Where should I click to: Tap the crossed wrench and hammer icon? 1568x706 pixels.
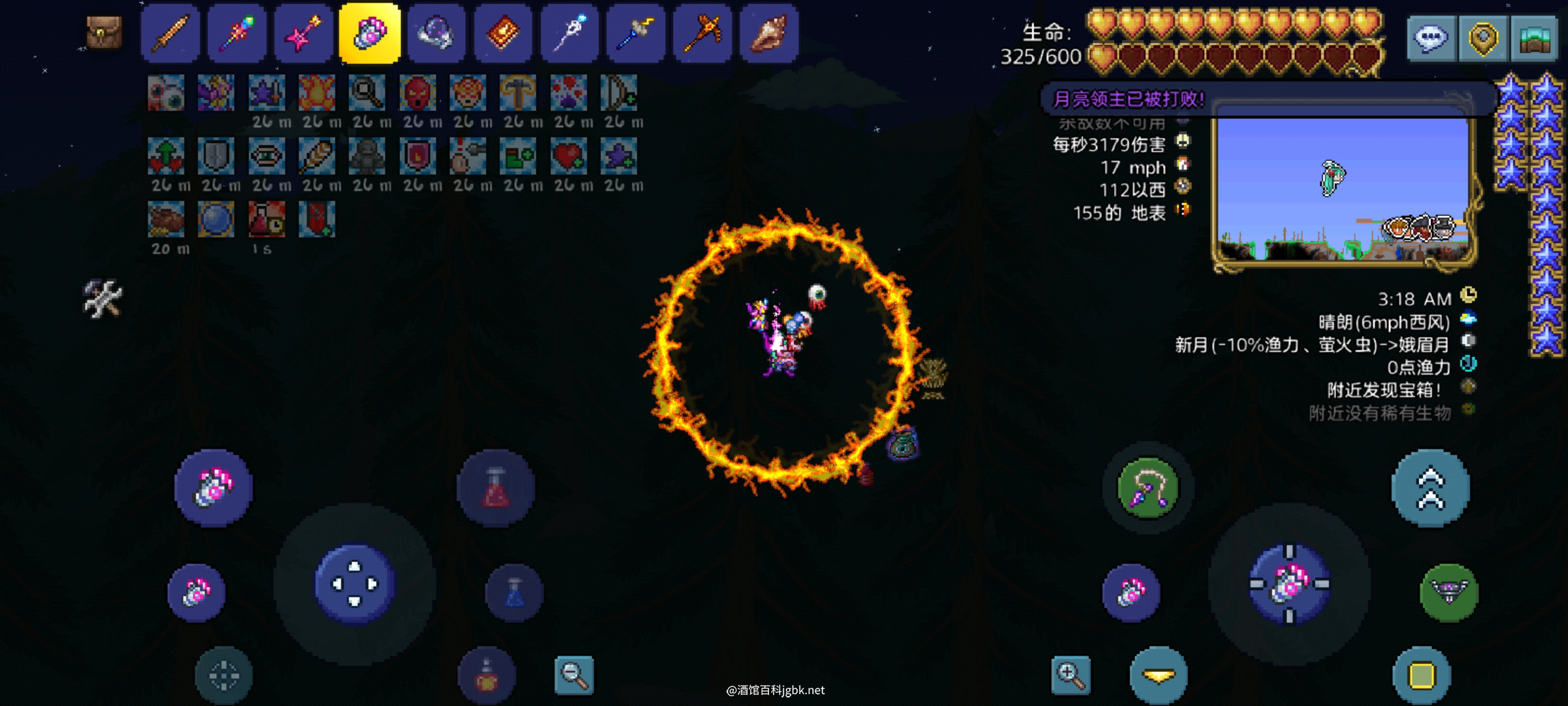[103, 299]
